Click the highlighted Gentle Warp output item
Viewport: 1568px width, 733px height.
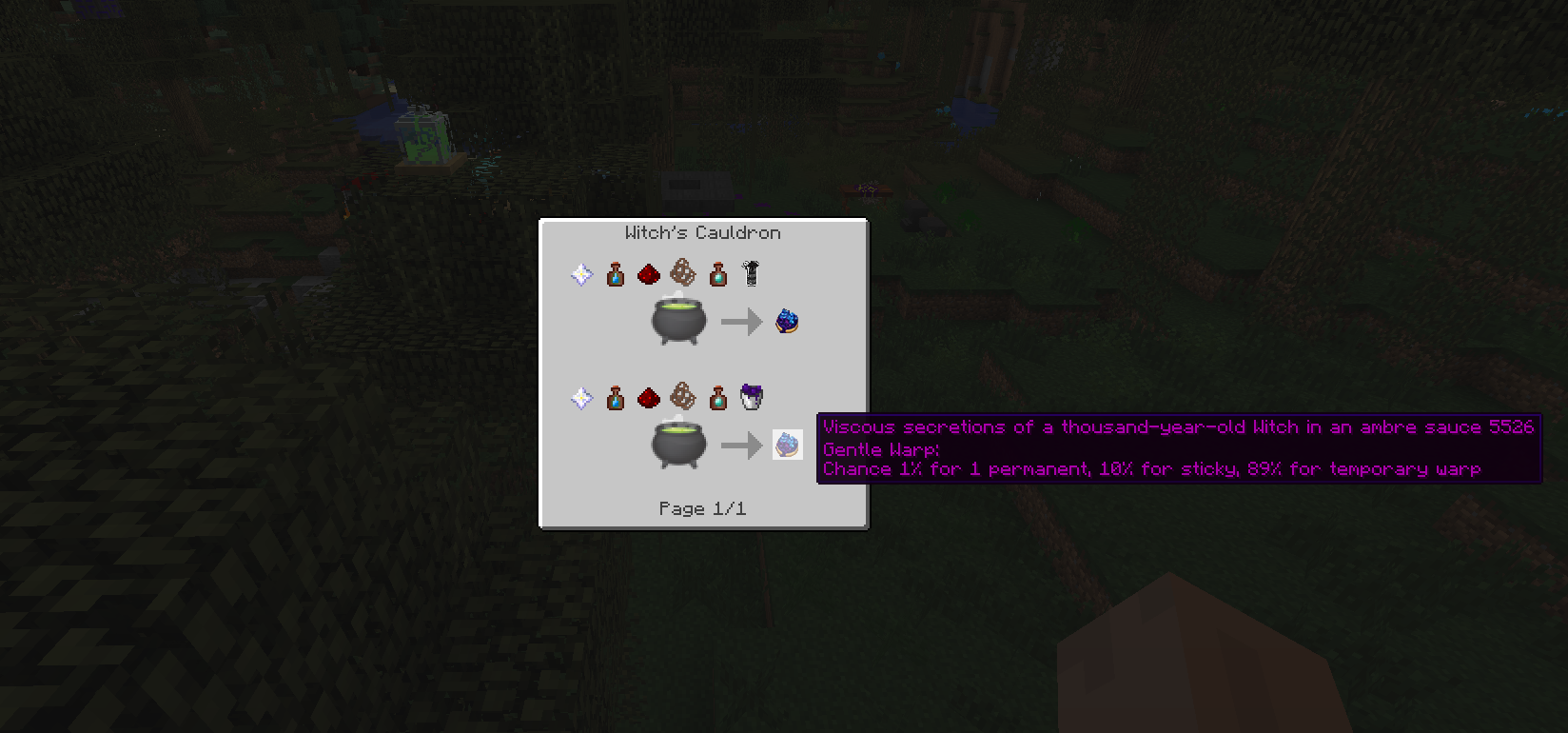[x=788, y=445]
